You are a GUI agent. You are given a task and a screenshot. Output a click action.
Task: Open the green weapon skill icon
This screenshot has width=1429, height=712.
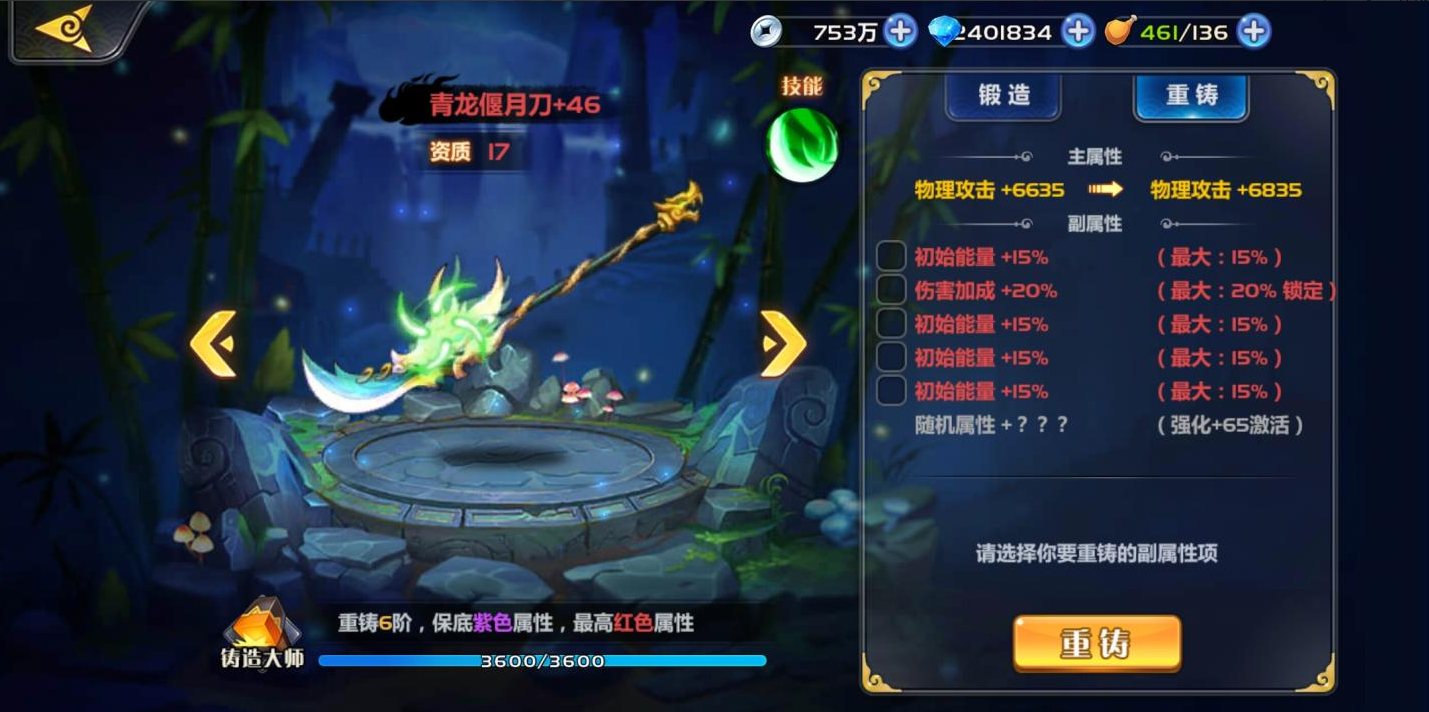[x=801, y=147]
